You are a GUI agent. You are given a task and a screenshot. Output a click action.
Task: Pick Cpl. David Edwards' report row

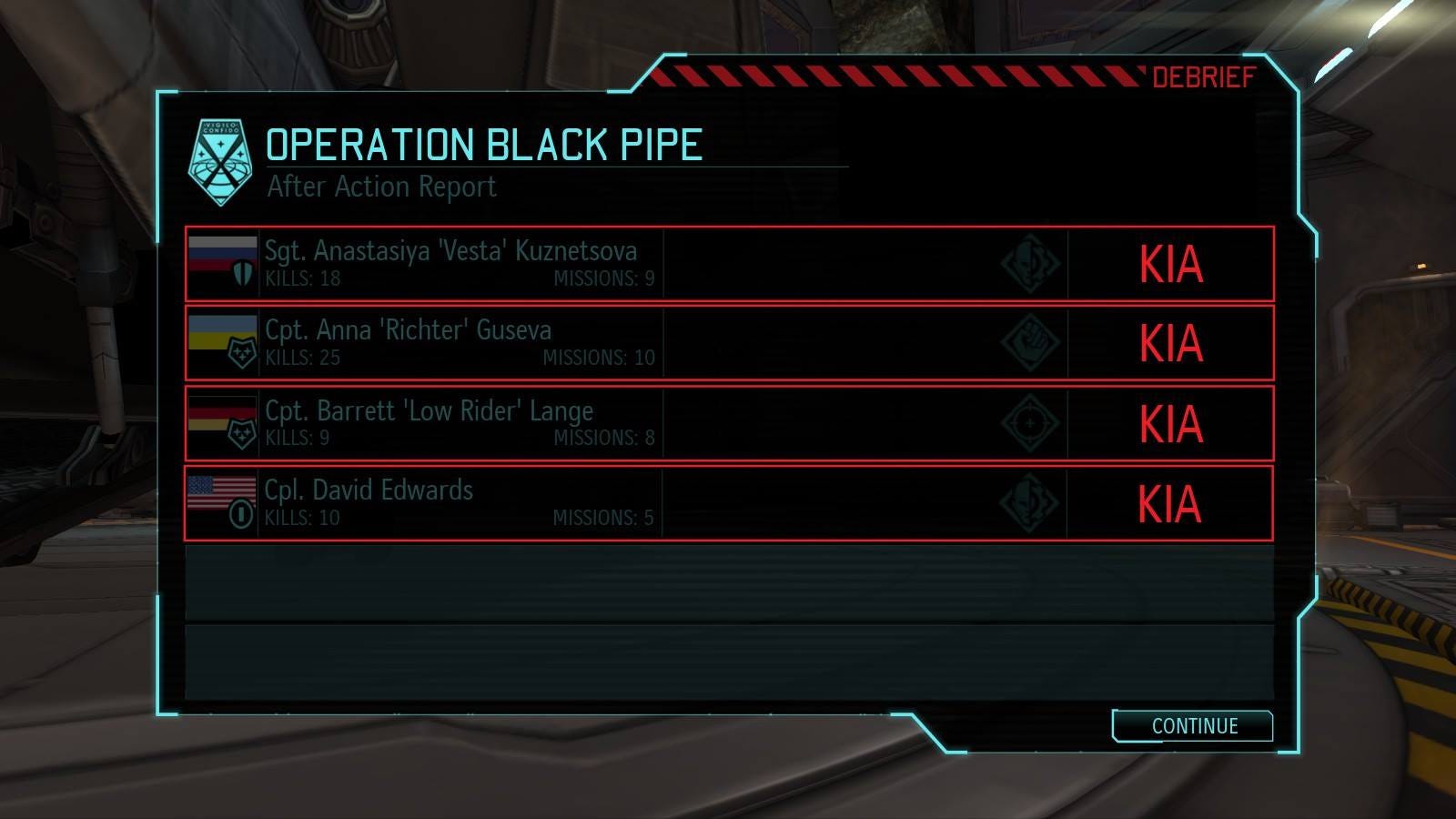728,503
